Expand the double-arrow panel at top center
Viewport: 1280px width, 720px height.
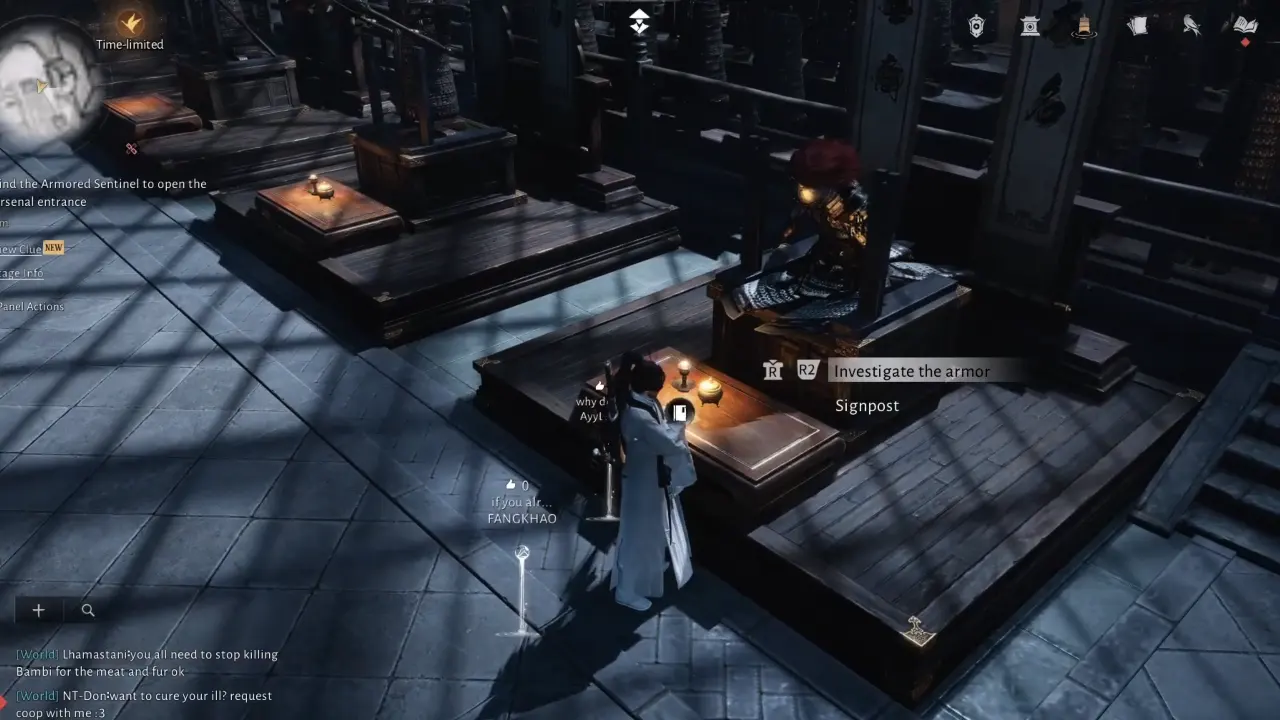[x=639, y=20]
